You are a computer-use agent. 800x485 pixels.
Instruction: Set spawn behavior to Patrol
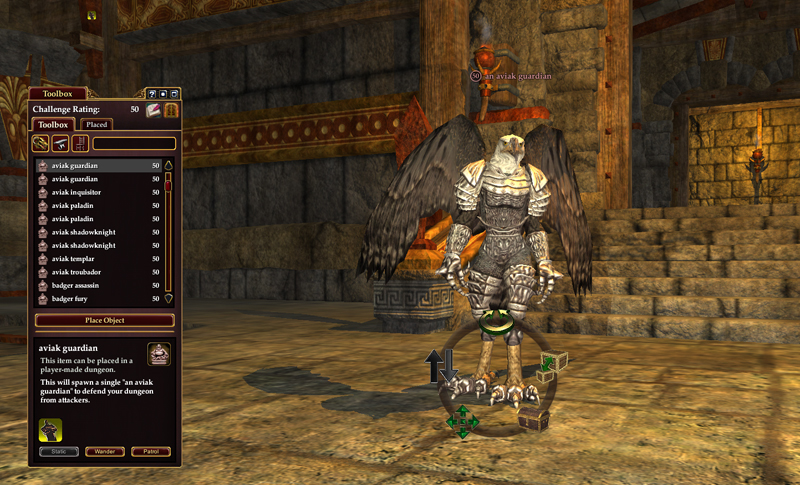tap(150, 452)
